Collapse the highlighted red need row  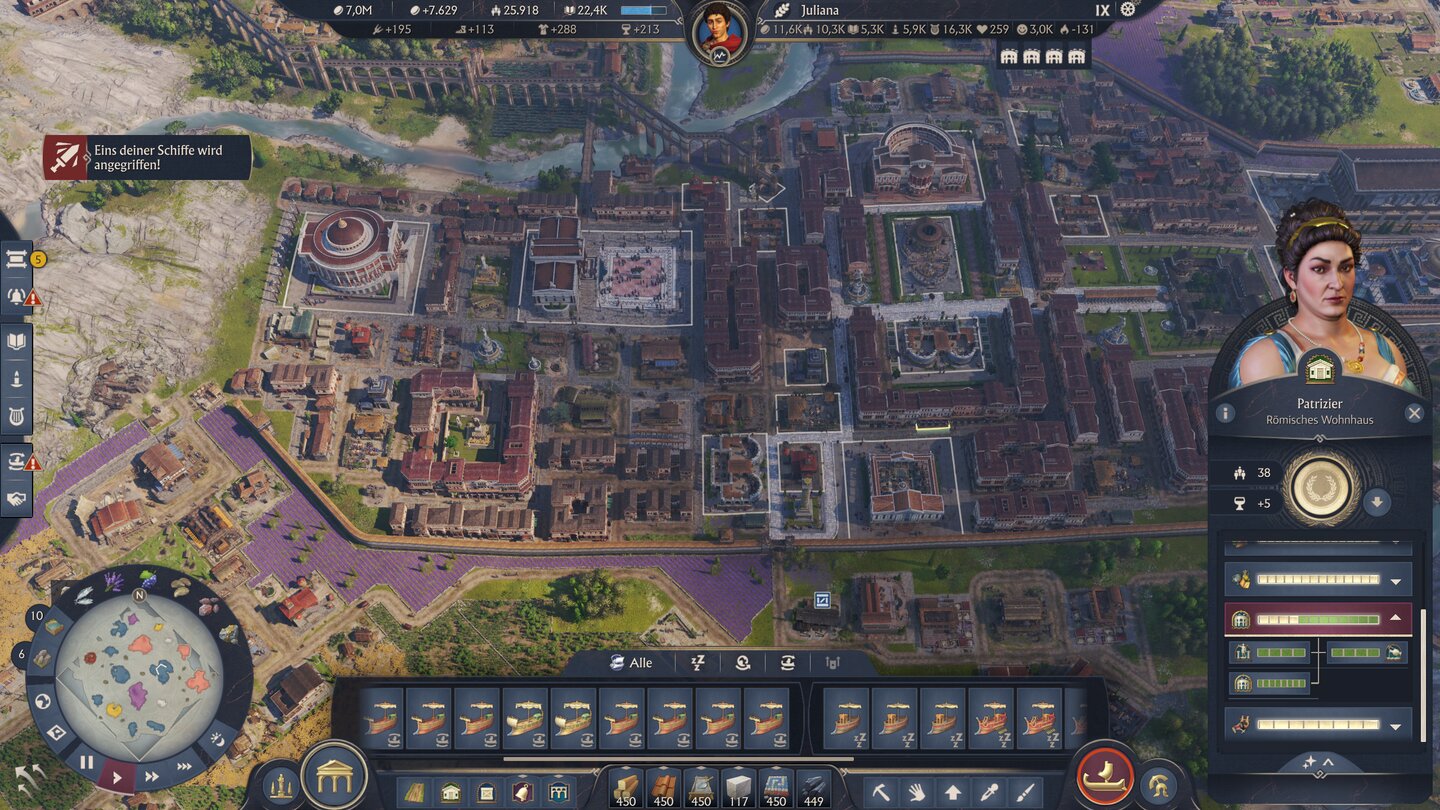(x=1396, y=619)
